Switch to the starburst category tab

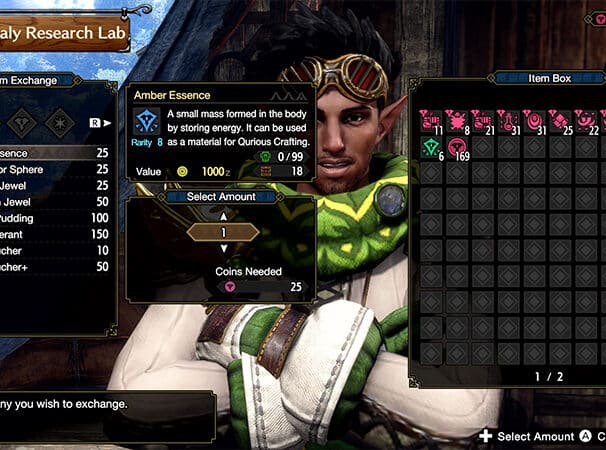[59, 122]
